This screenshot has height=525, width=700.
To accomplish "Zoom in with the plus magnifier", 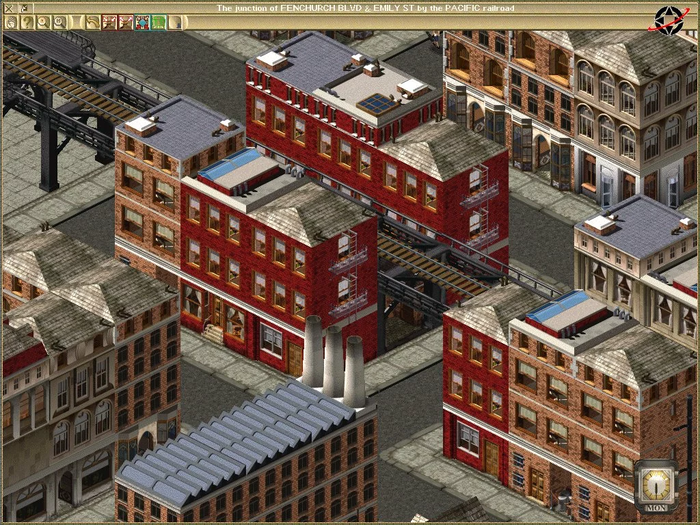I will click(43, 22).
